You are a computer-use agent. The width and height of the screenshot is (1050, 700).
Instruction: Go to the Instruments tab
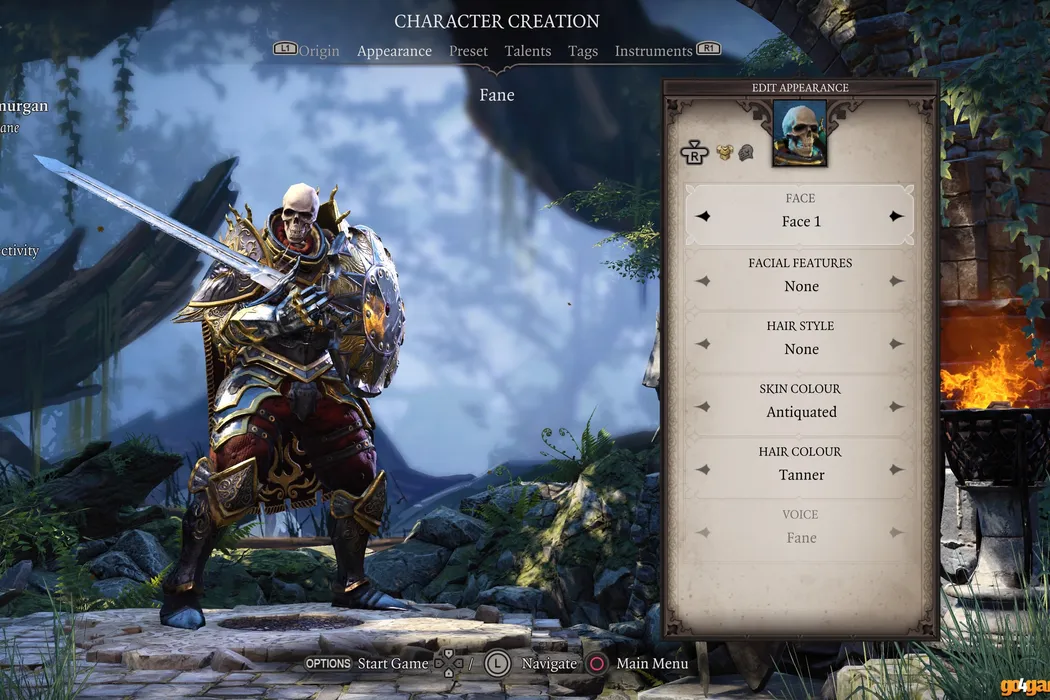(x=653, y=51)
